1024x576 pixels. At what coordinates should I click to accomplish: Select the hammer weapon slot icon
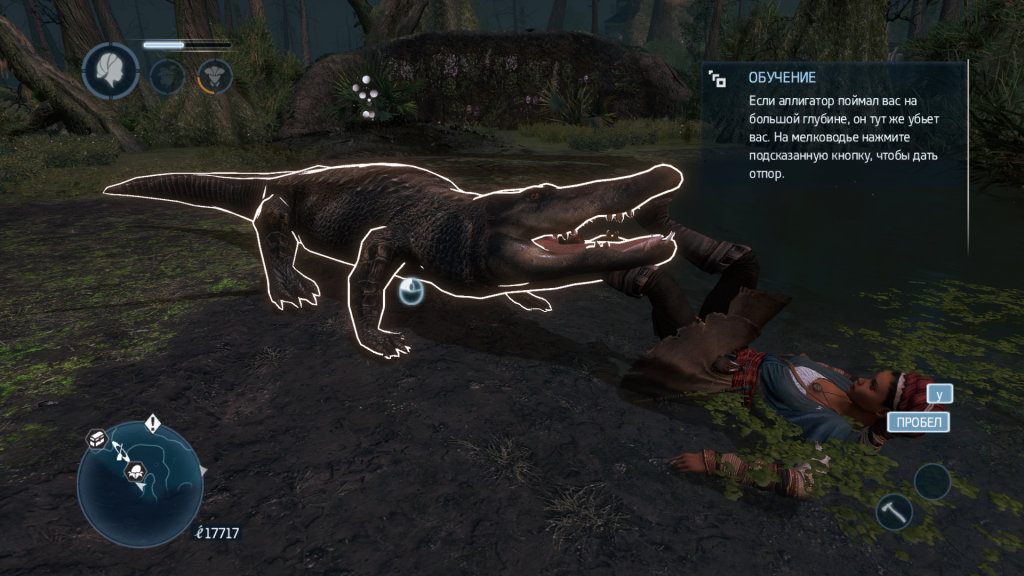point(893,511)
